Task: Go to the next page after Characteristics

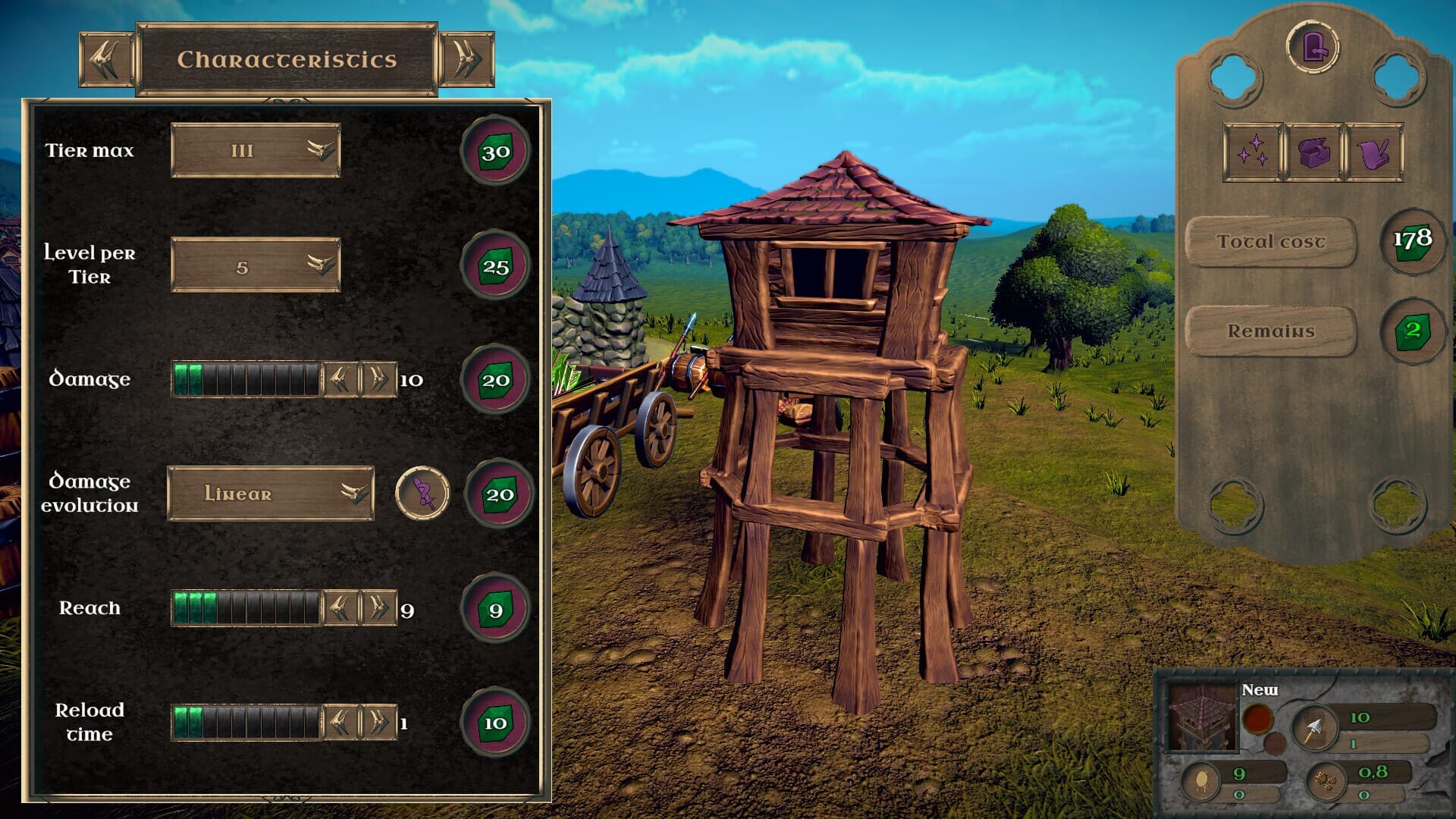Action: (466, 59)
